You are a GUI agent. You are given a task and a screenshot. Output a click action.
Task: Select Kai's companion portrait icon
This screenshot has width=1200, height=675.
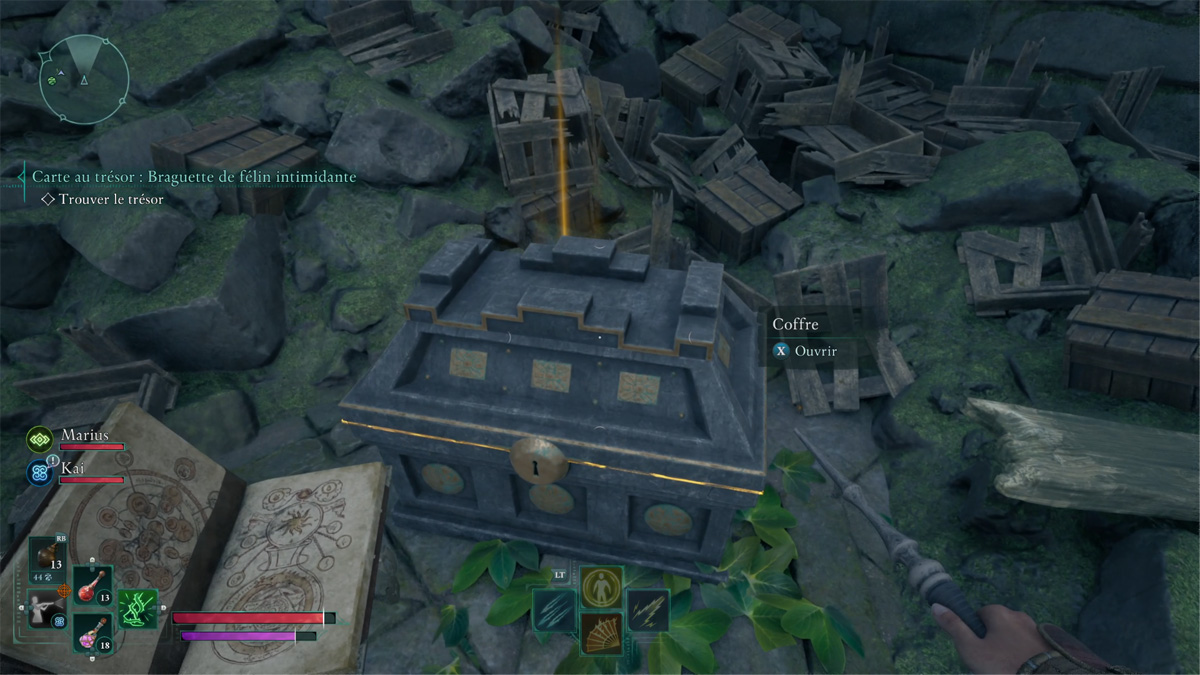42,472
